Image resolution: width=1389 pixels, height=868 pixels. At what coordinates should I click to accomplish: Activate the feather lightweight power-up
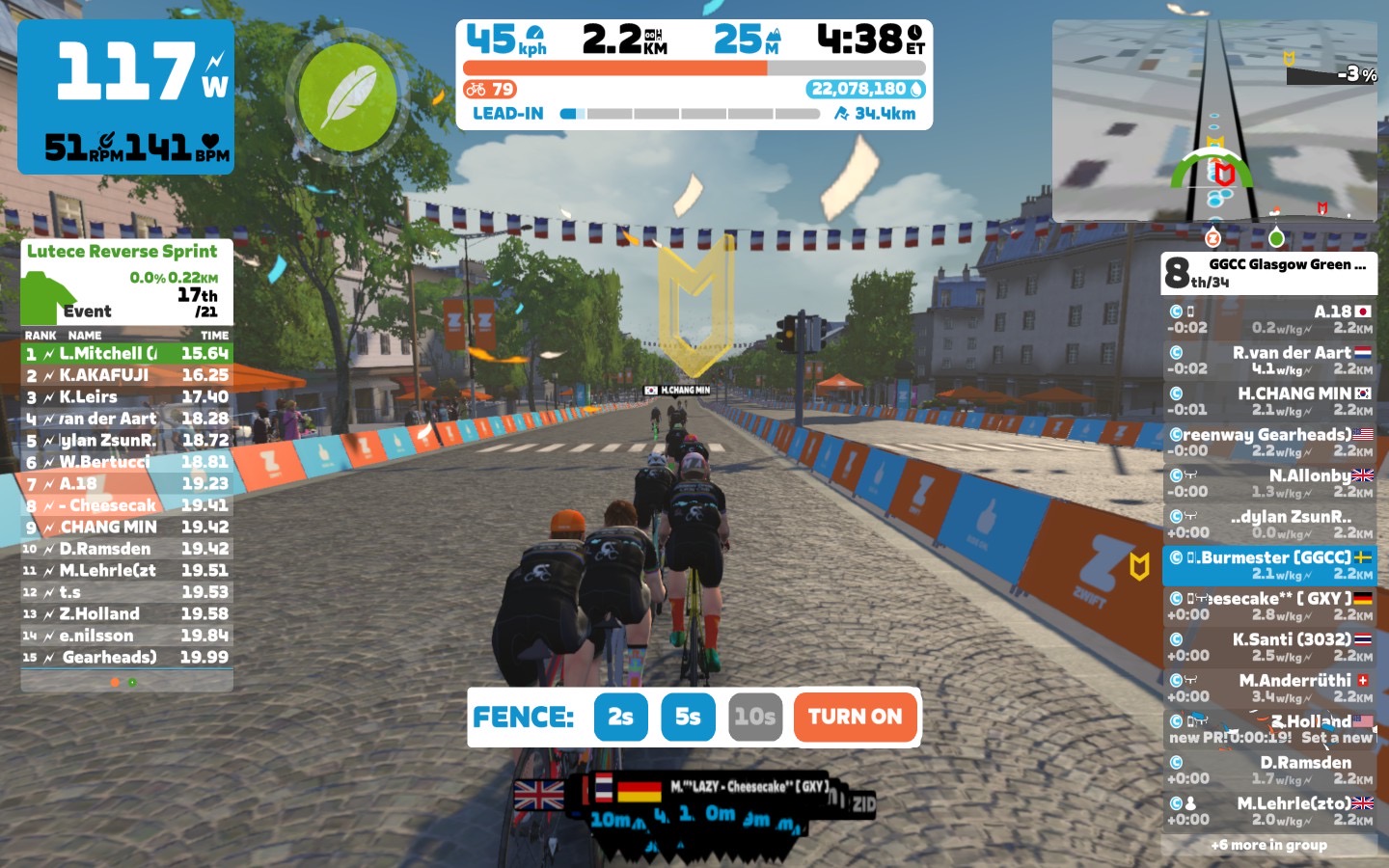tap(347, 96)
